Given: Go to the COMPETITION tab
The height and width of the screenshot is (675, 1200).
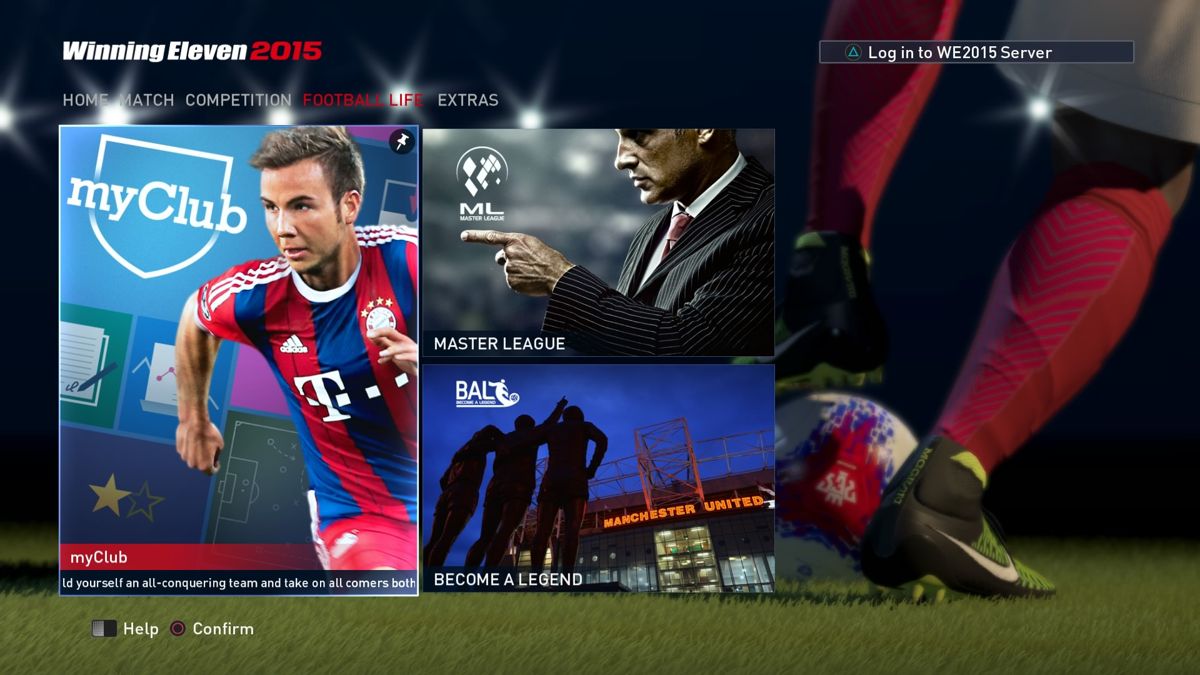Looking at the screenshot, I should pos(238,100).
